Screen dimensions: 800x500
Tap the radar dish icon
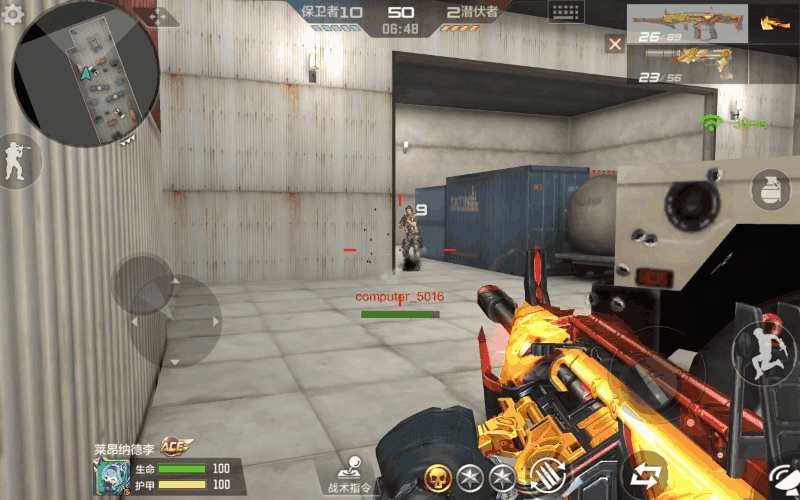pos(784,480)
